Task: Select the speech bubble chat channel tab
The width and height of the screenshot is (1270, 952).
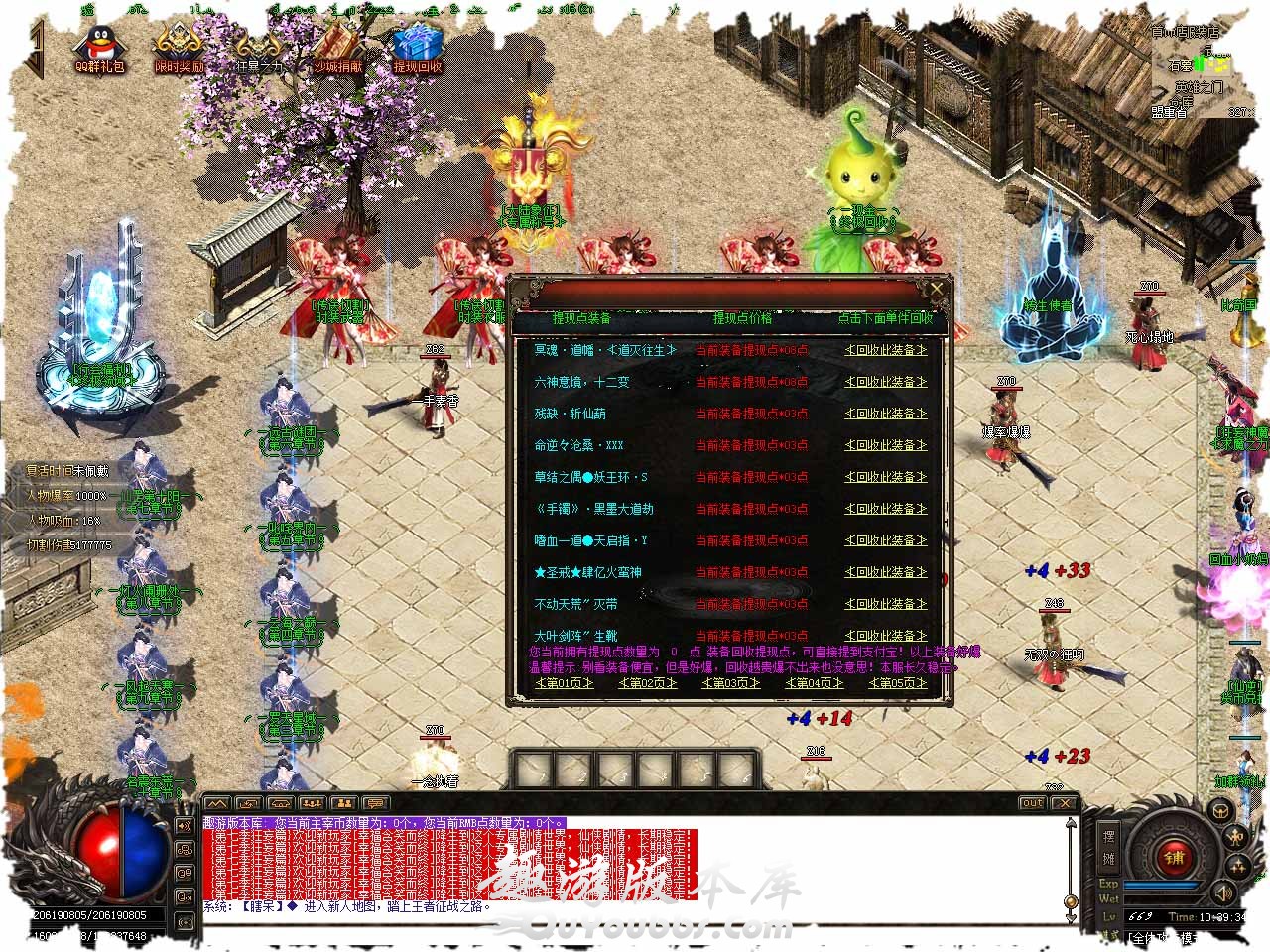Action: click(x=375, y=803)
